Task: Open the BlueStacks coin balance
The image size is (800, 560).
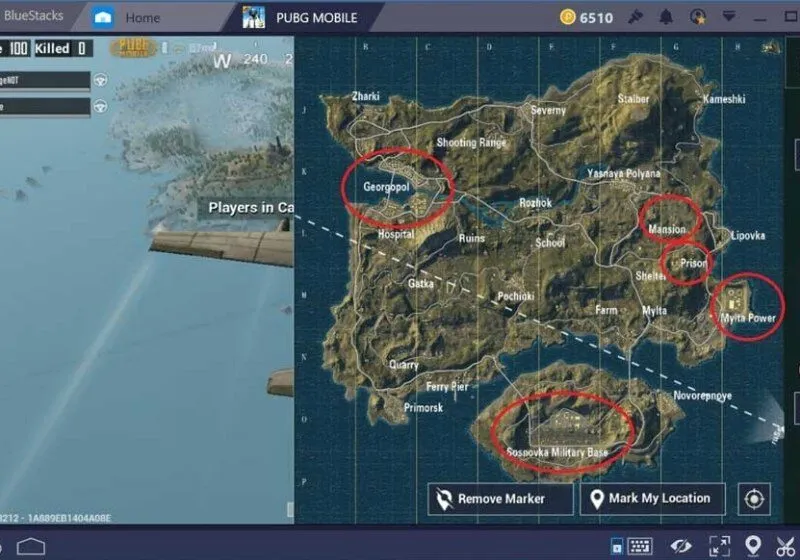Action: pyautogui.click(x=585, y=17)
